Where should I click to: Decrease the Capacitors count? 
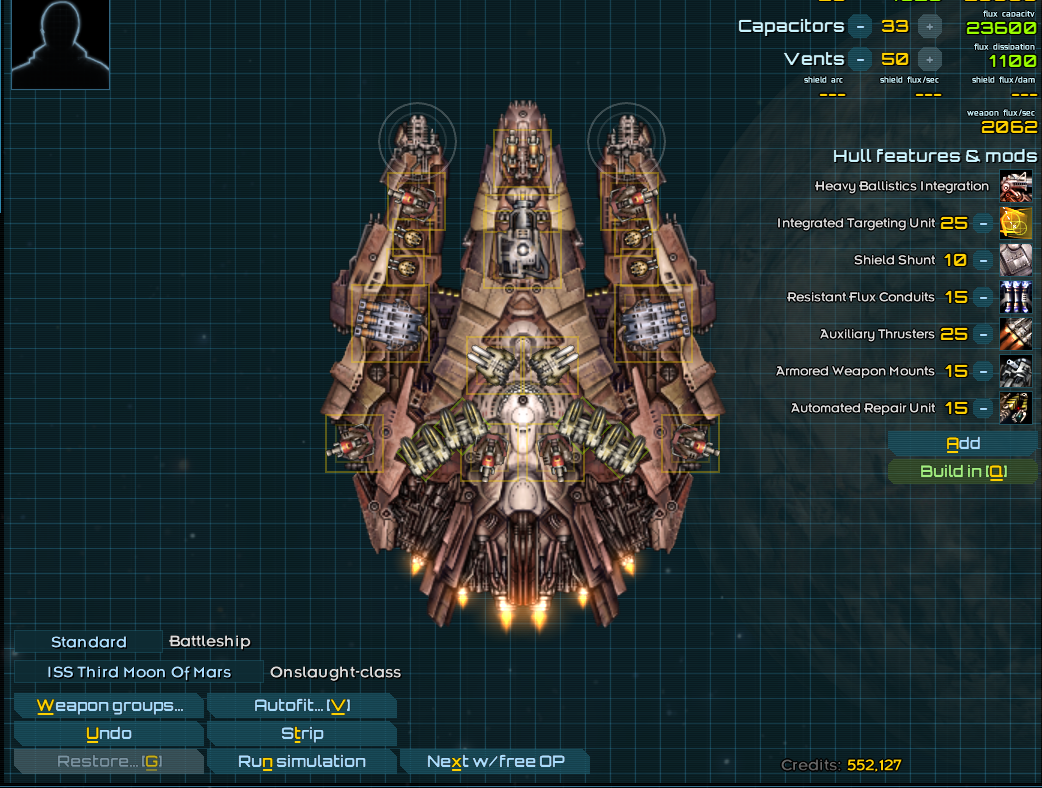tap(860, 26)
